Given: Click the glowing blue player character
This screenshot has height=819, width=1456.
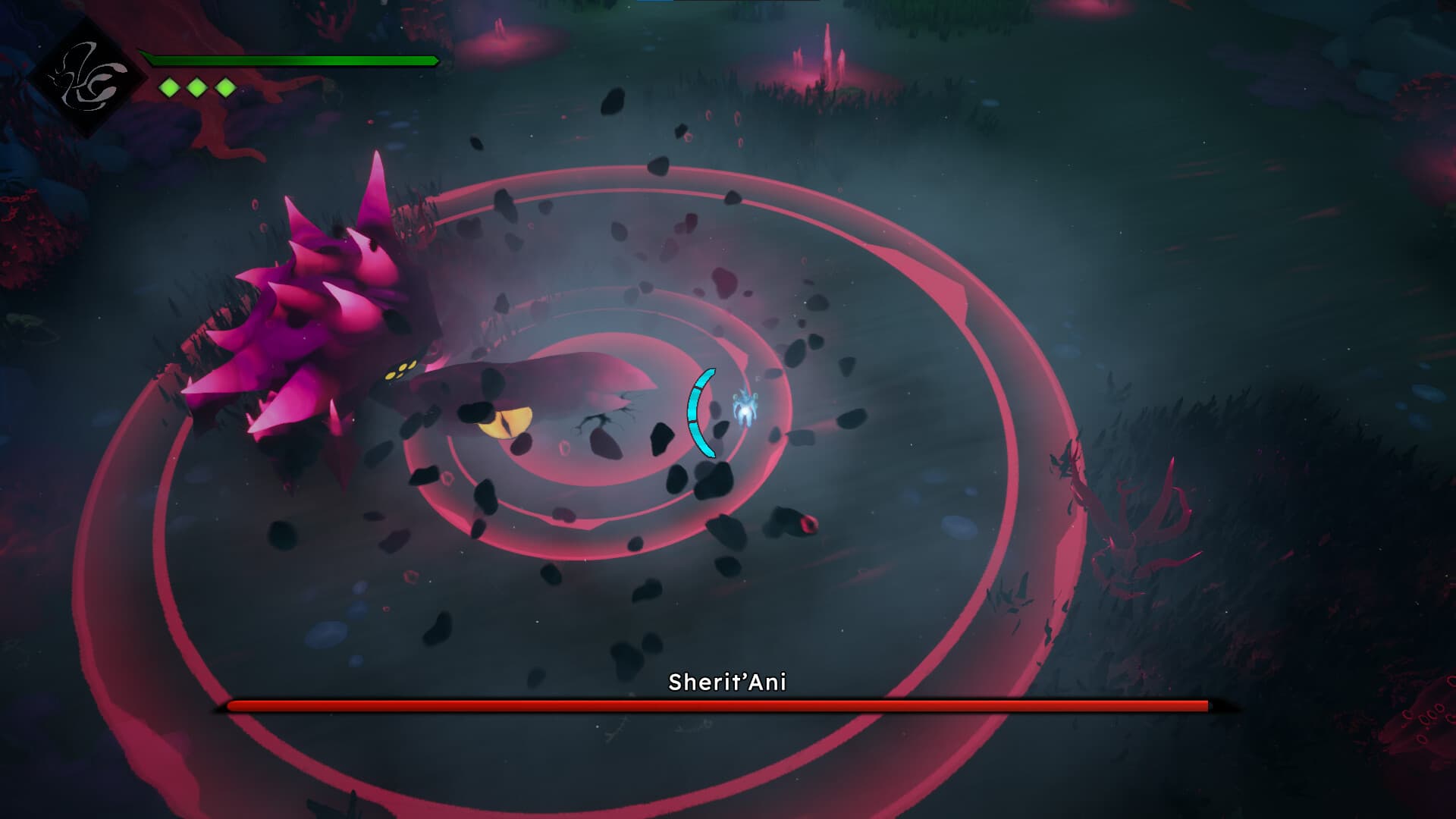Looking at the screenshot, I should (747, 406).
